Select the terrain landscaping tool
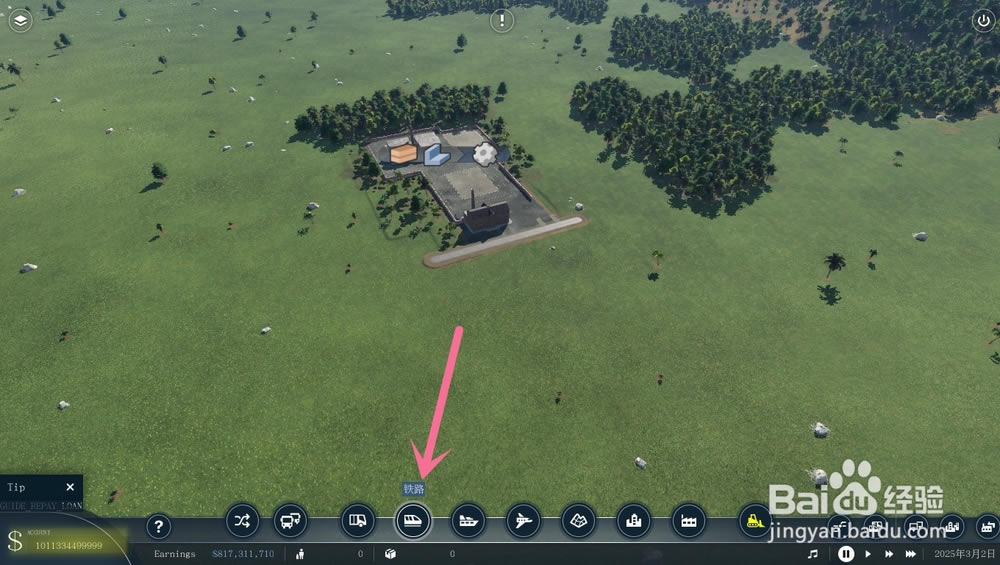1000x565 pixels. [578, 520]
